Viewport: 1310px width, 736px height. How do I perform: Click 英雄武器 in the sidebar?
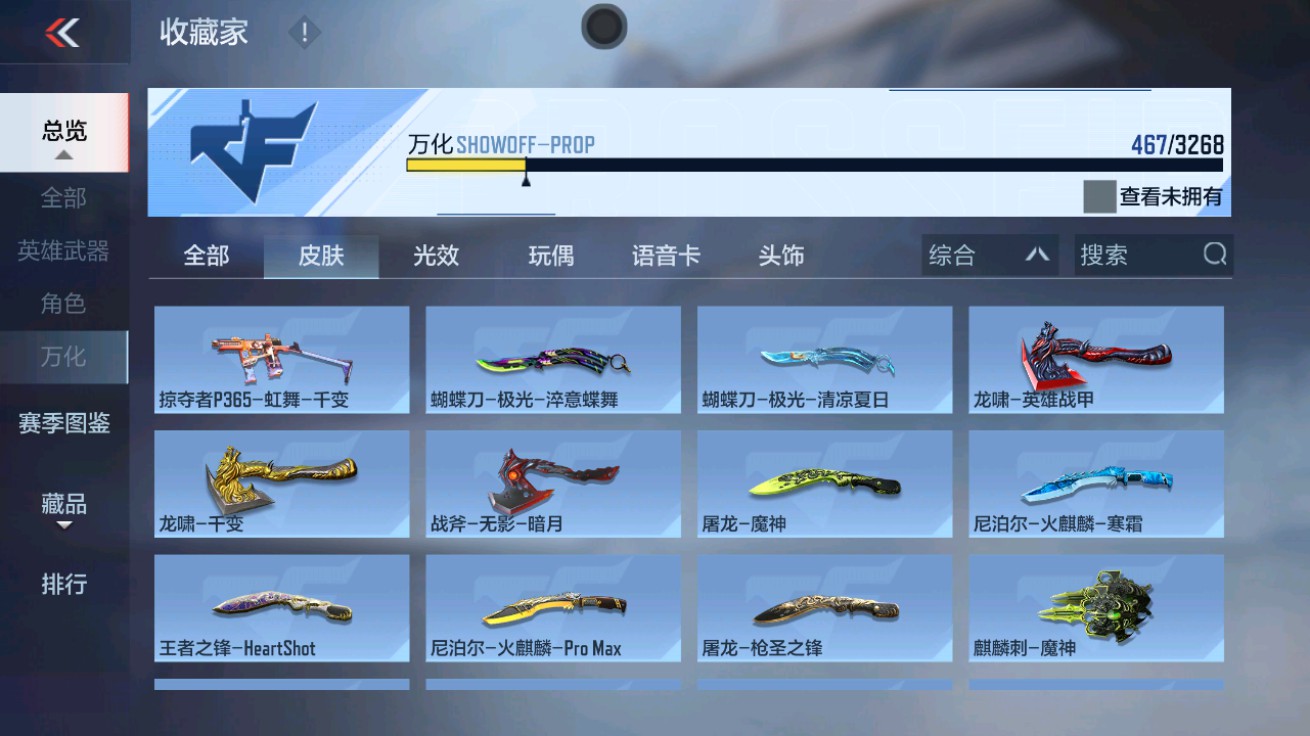(63, 254)
